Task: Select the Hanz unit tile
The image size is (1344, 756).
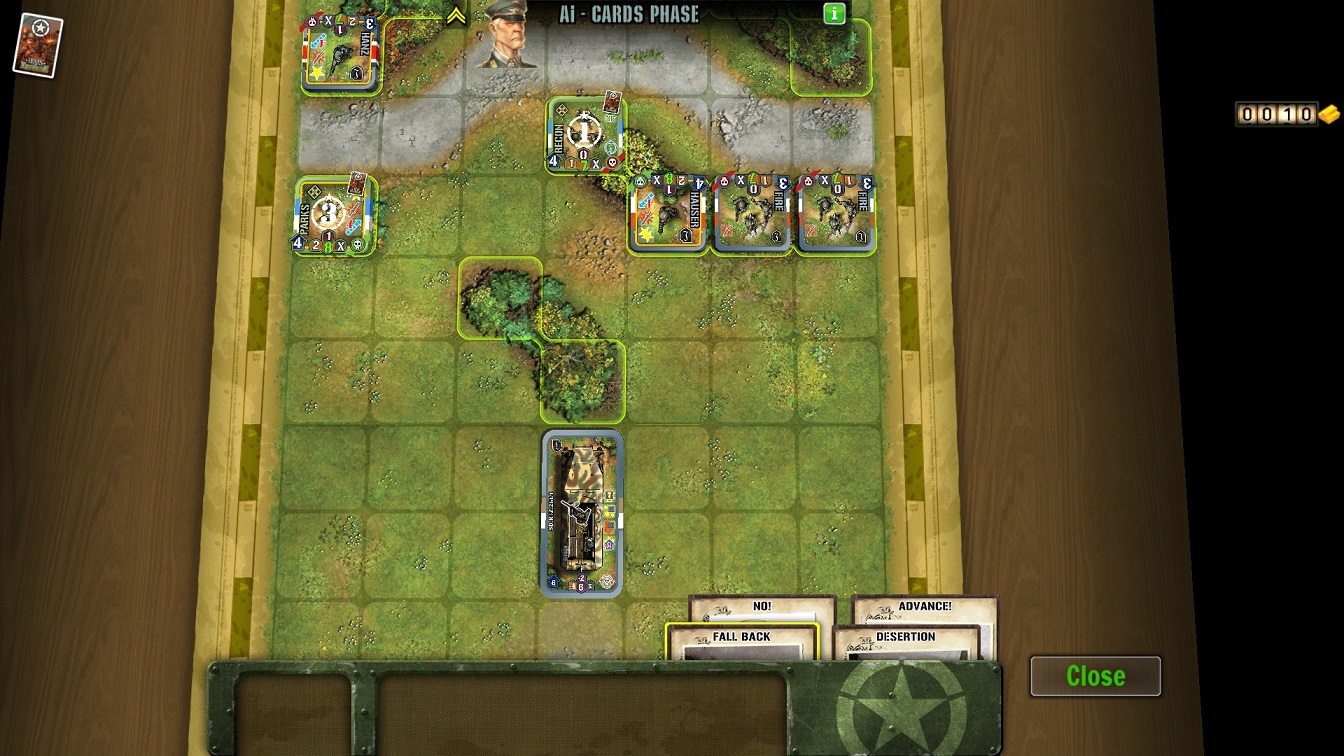Action: coord(341,52)
